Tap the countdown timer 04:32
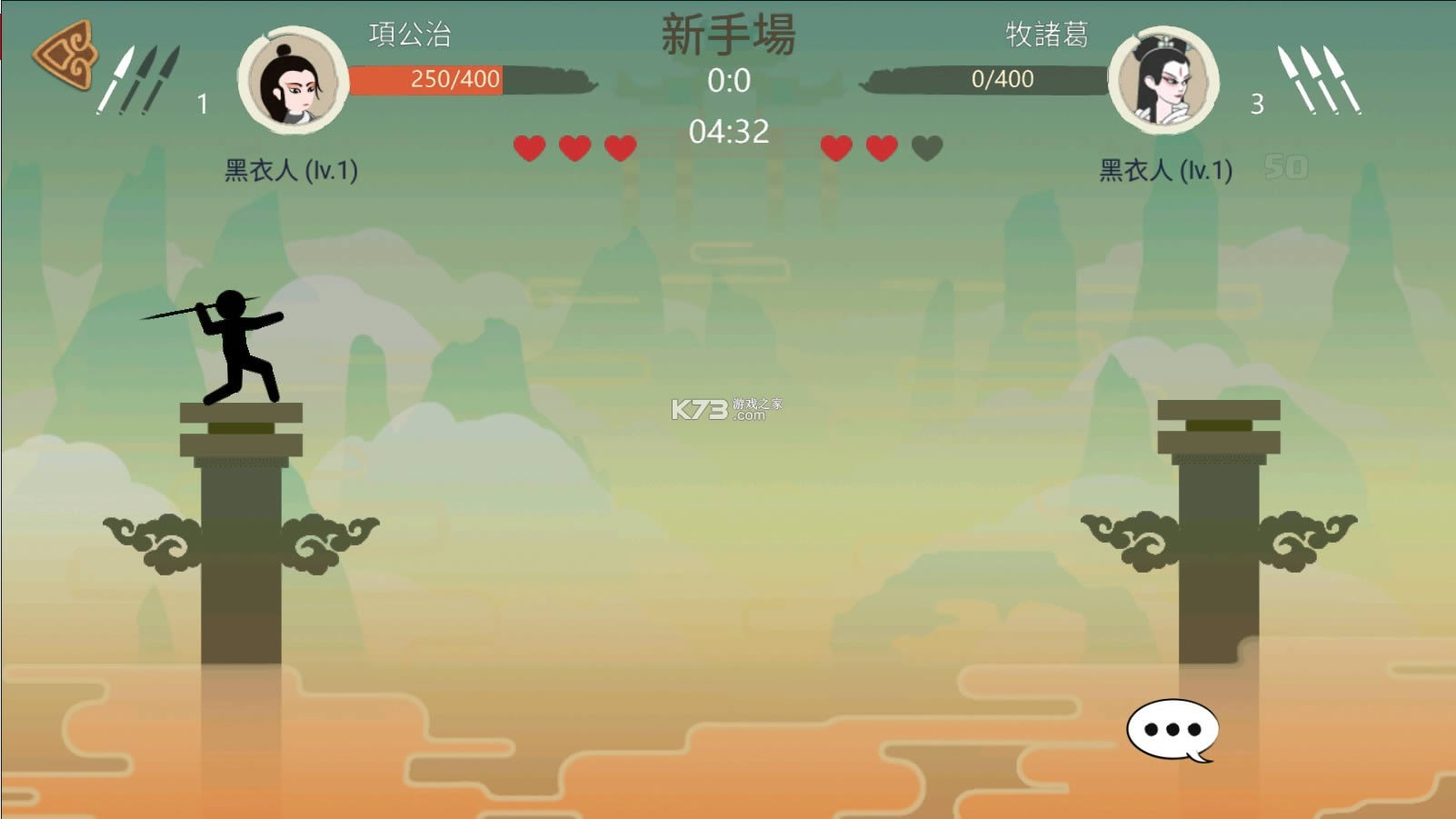 pos(730,133)
